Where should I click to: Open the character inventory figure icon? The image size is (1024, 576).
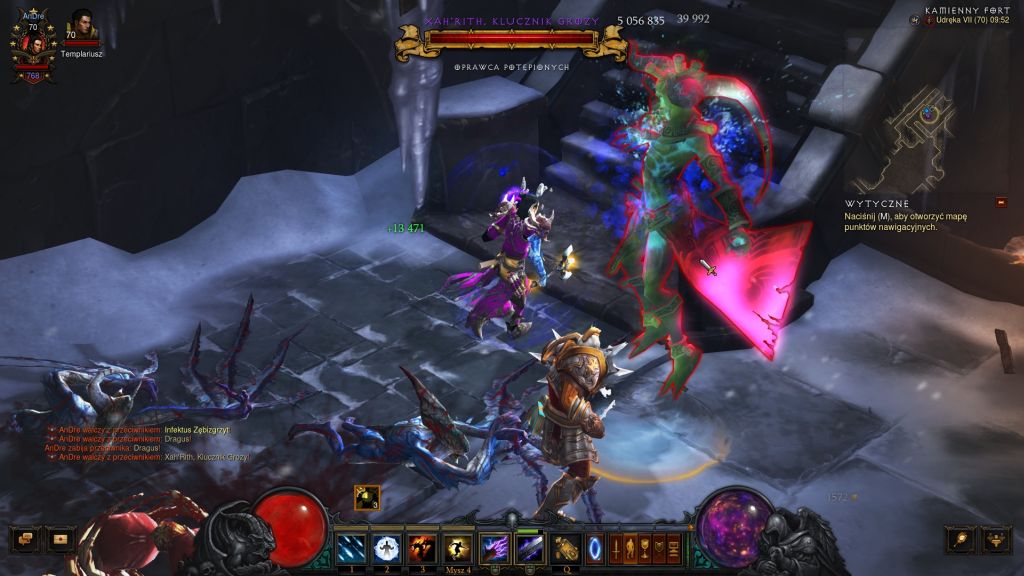tap(630, 548)
